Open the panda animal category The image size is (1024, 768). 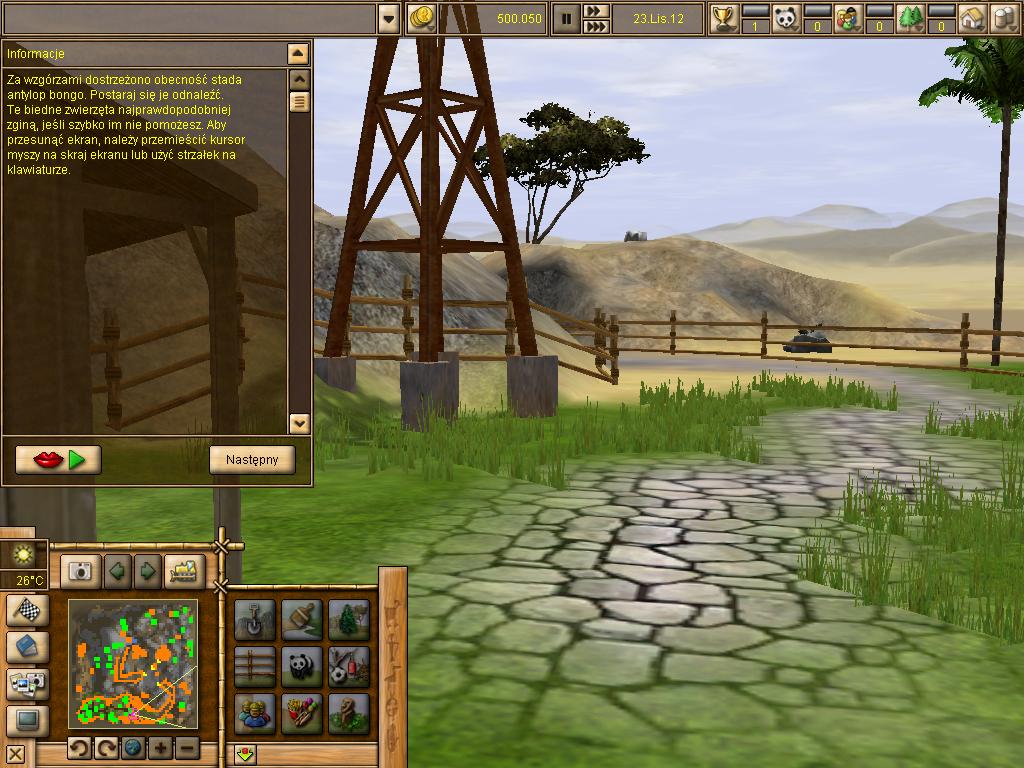tap(302, 666)
